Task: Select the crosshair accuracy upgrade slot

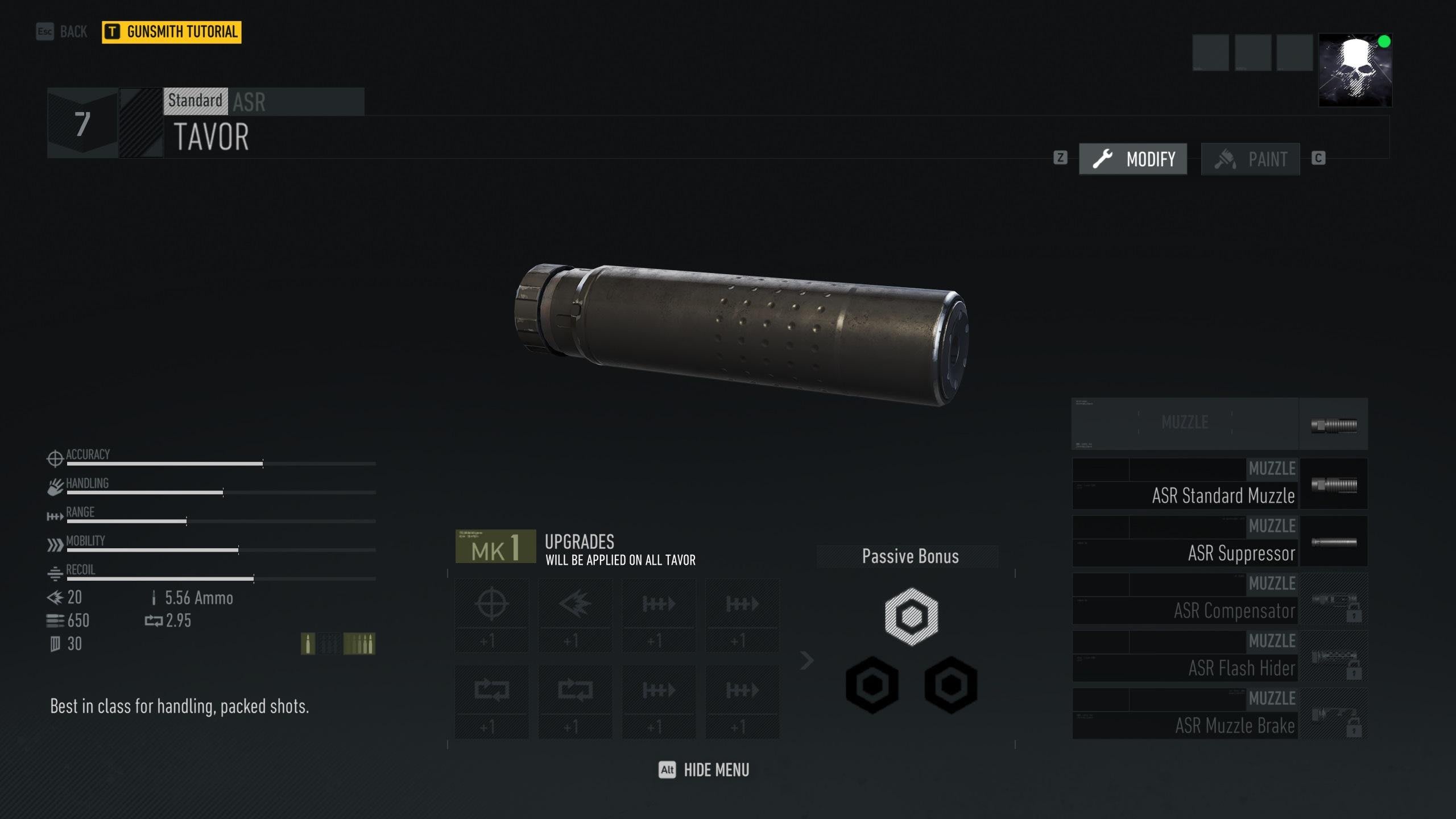Action: tap(492, 615)
